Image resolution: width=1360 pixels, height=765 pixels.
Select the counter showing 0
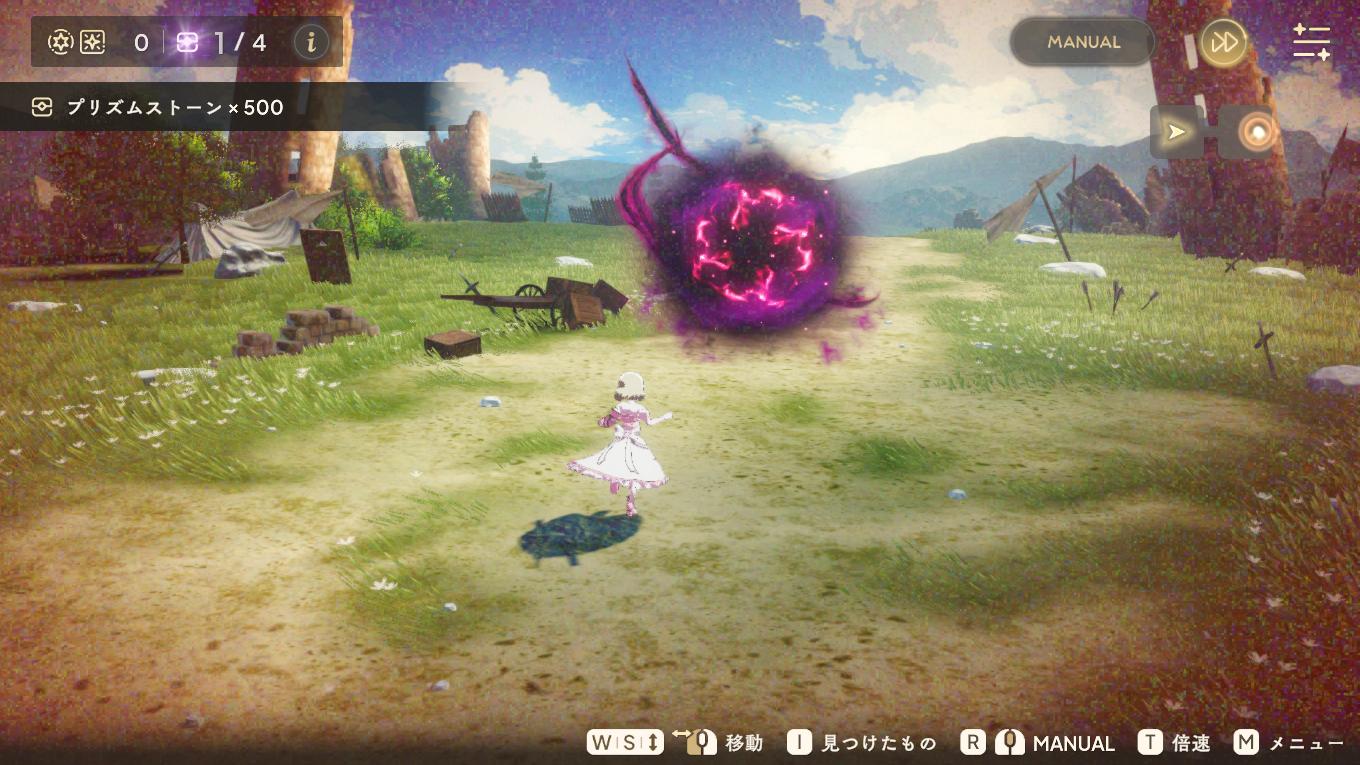[140, 42]
